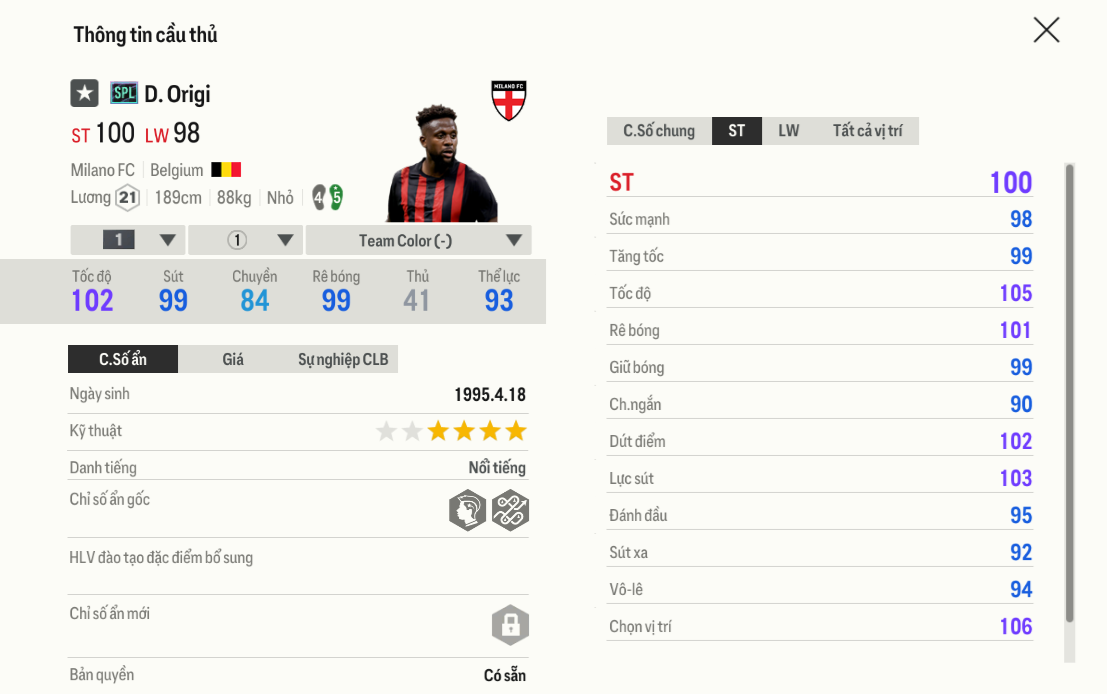Open the Giá price tab
The width and height of the screenshot is (1107, 694).
(233, 359)
